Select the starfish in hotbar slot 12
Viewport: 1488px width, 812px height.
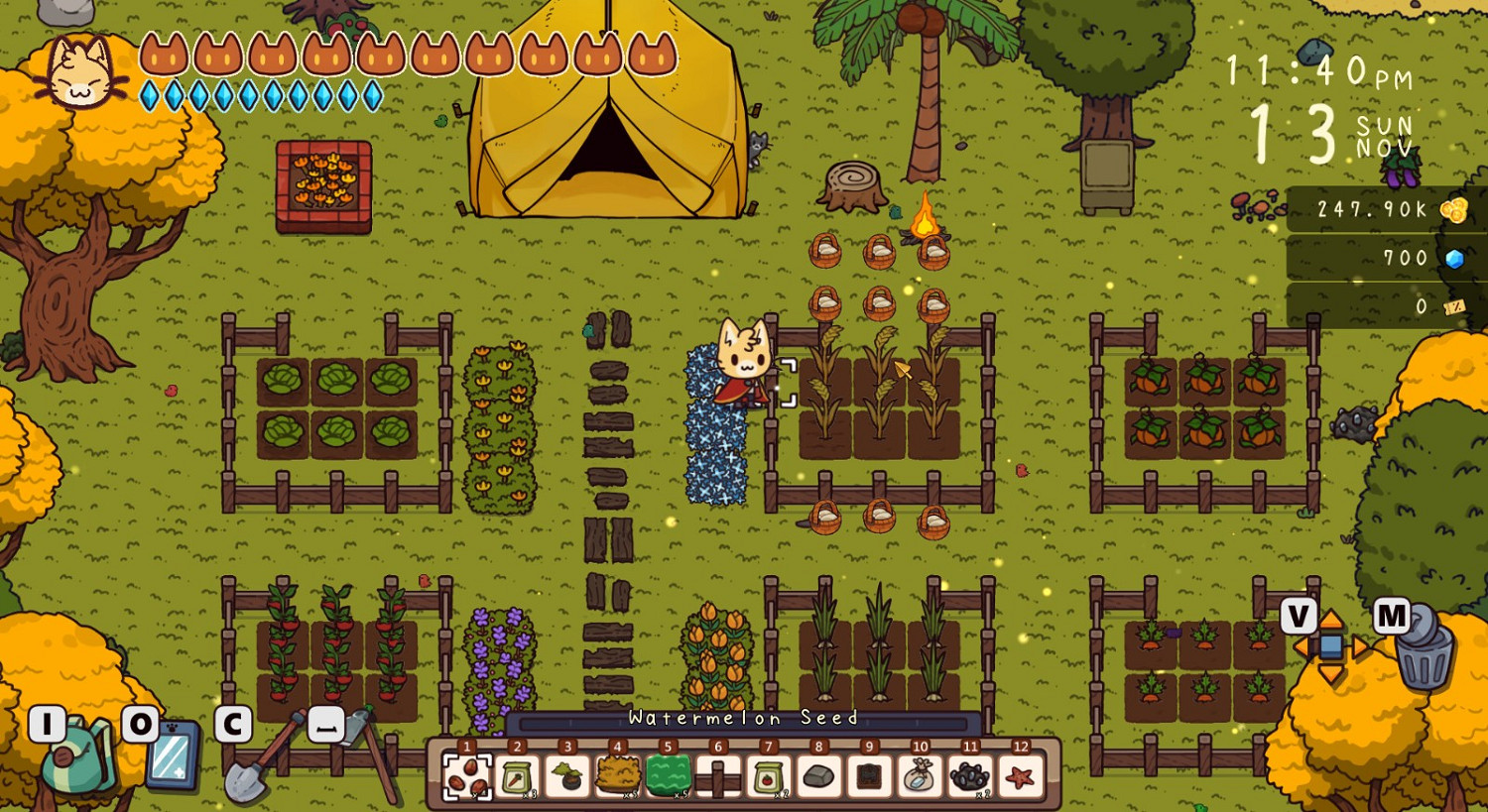[1019, 778]
